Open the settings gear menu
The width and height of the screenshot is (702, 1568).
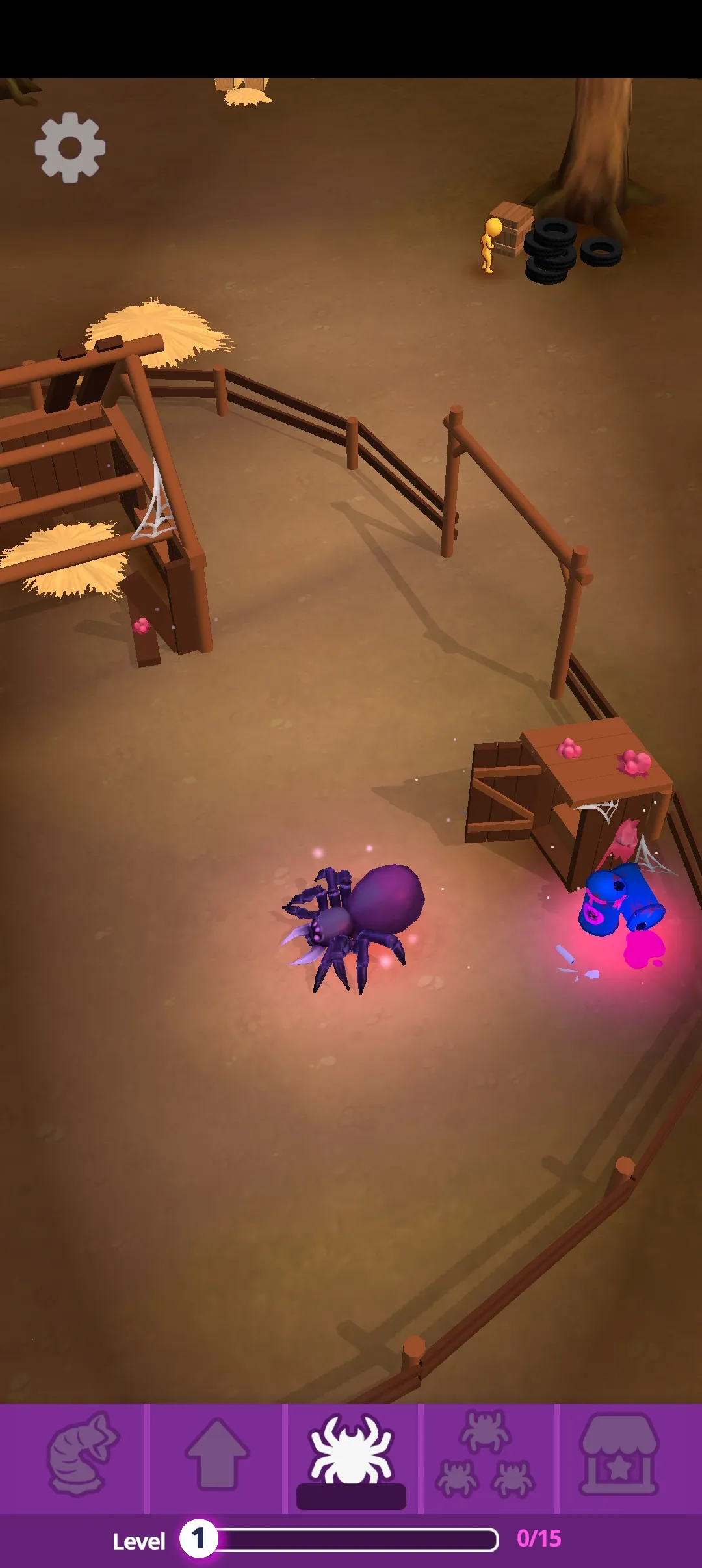click(x=70, y=148)
